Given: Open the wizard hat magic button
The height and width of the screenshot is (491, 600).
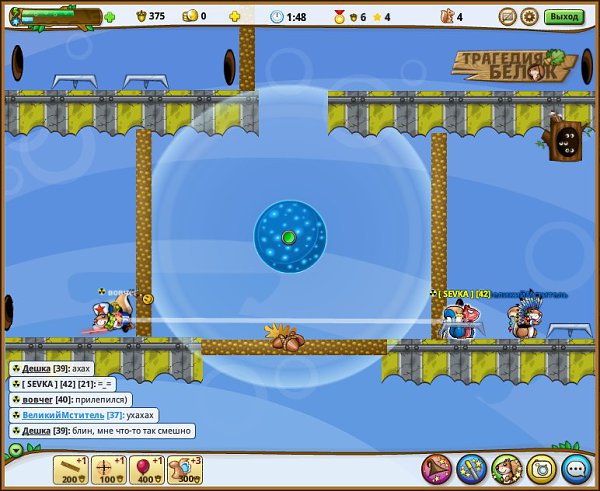Looking at the screenshot, I should tap(437, 468).
